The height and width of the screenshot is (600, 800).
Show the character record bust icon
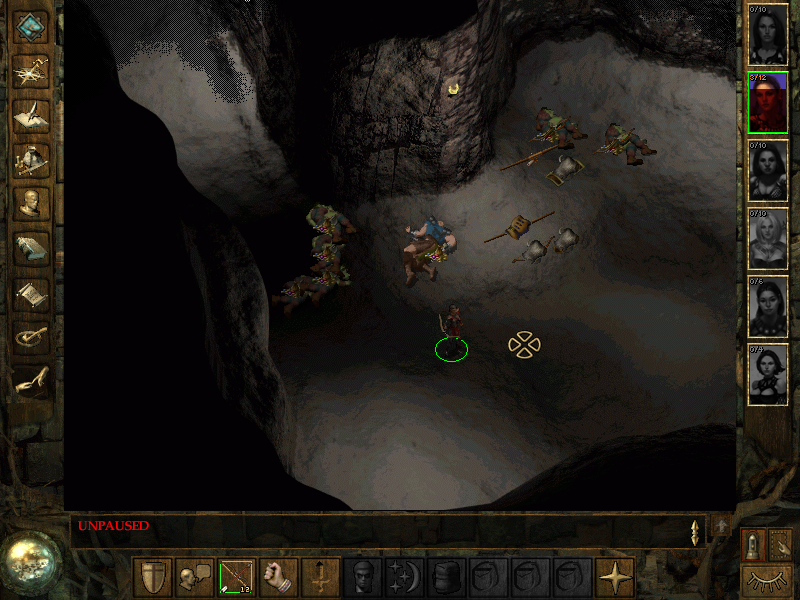[x=32, y=202]
